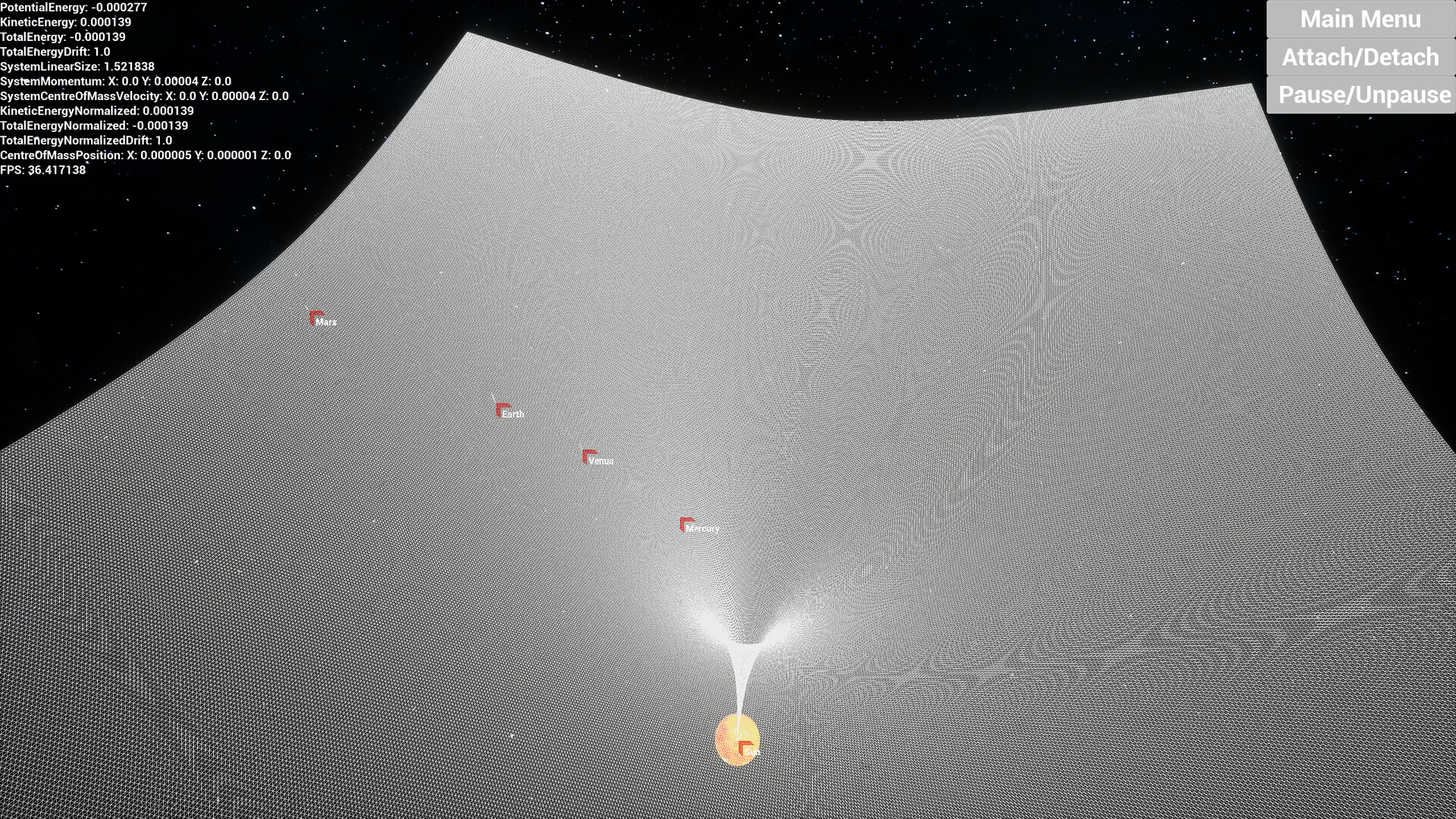Click the Earth label text
Image resolution: width=1456 pixels, height=819 pixels.
(x=514, y=415)
